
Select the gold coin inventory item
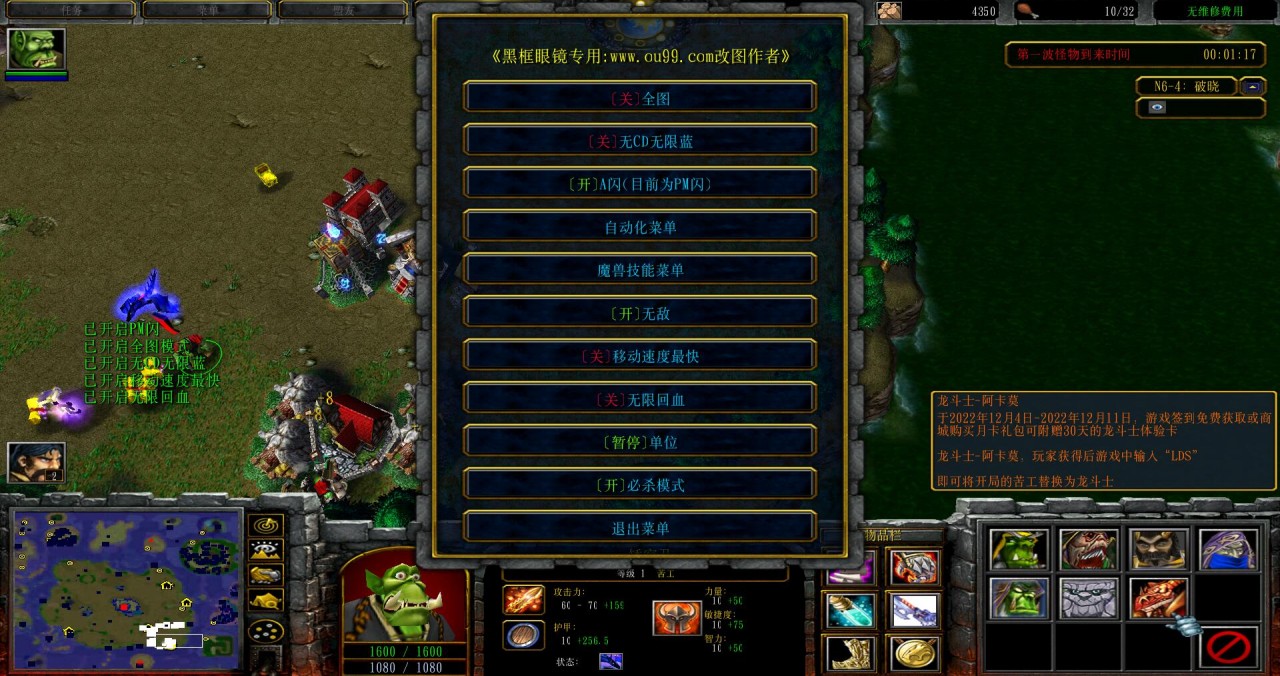coord(914,652)
